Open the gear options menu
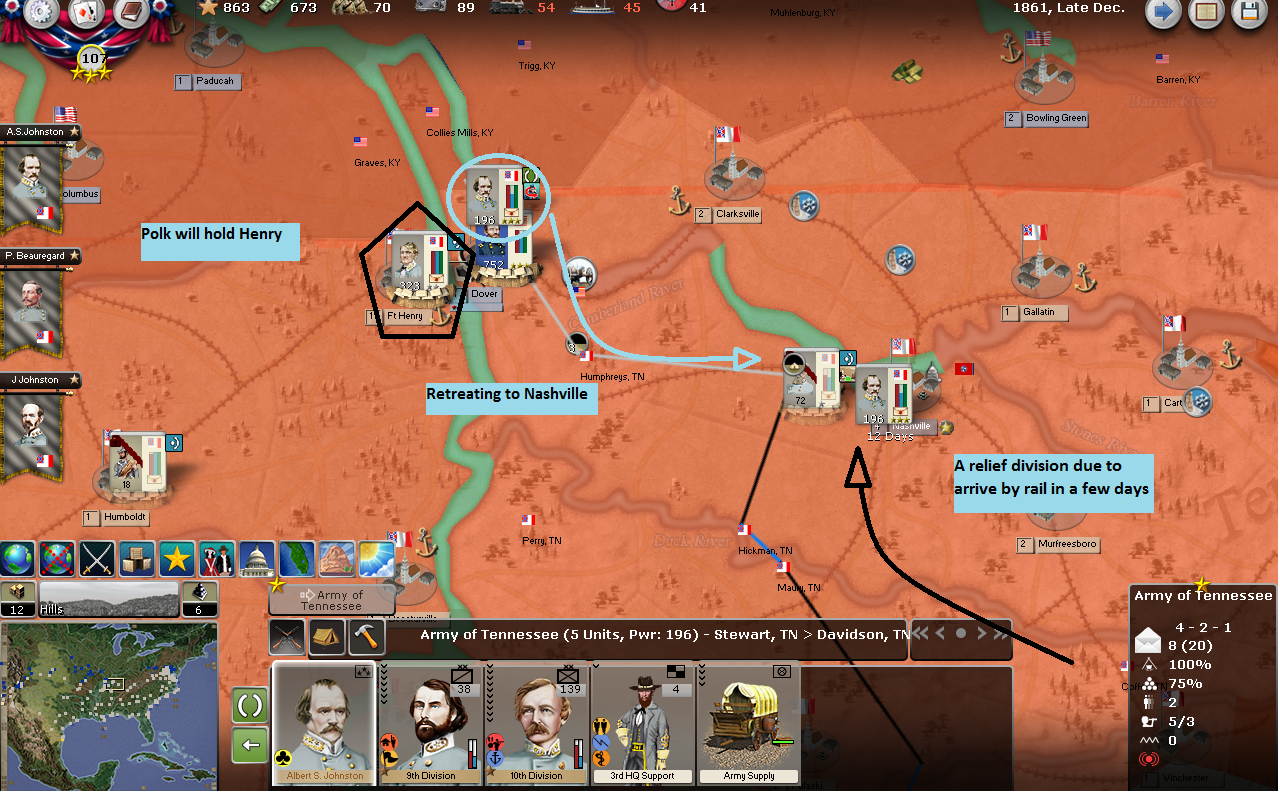The image size is (1280, 800). coord(41,12)
